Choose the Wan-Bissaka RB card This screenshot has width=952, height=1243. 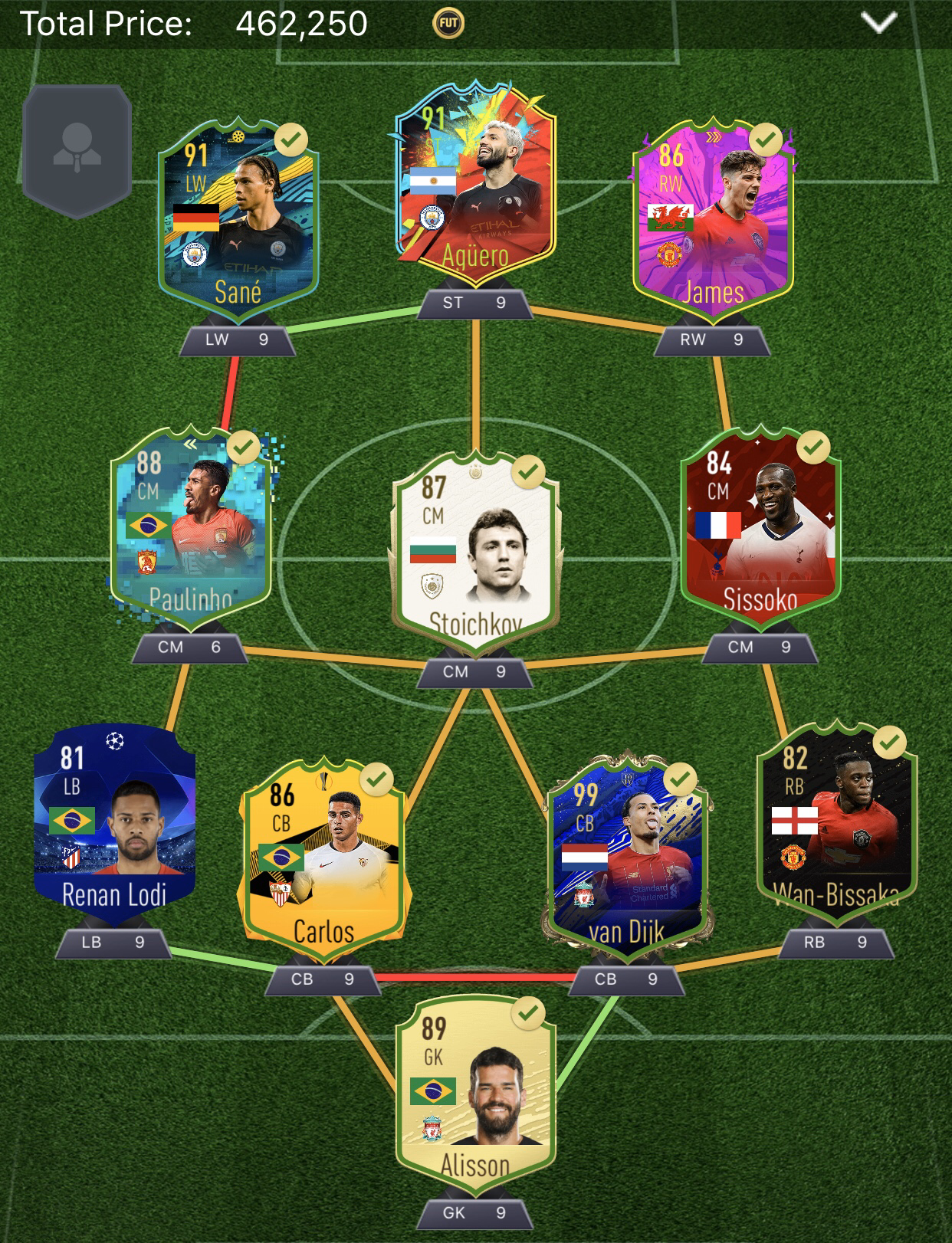click(x=837, y=820)
